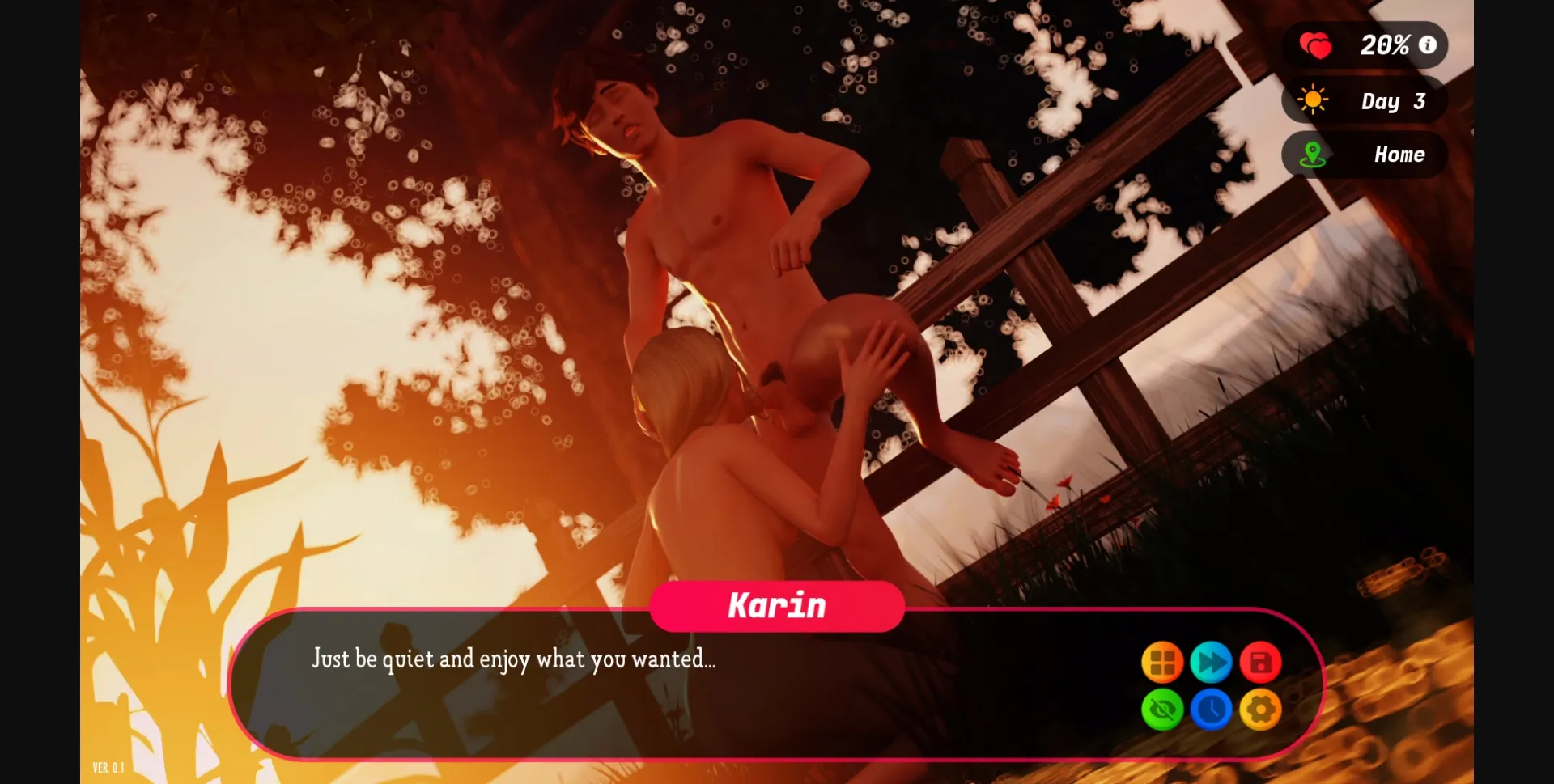Click the Day 3 counter button
The image size is (1554, 784).
[x=1394, y=100]
